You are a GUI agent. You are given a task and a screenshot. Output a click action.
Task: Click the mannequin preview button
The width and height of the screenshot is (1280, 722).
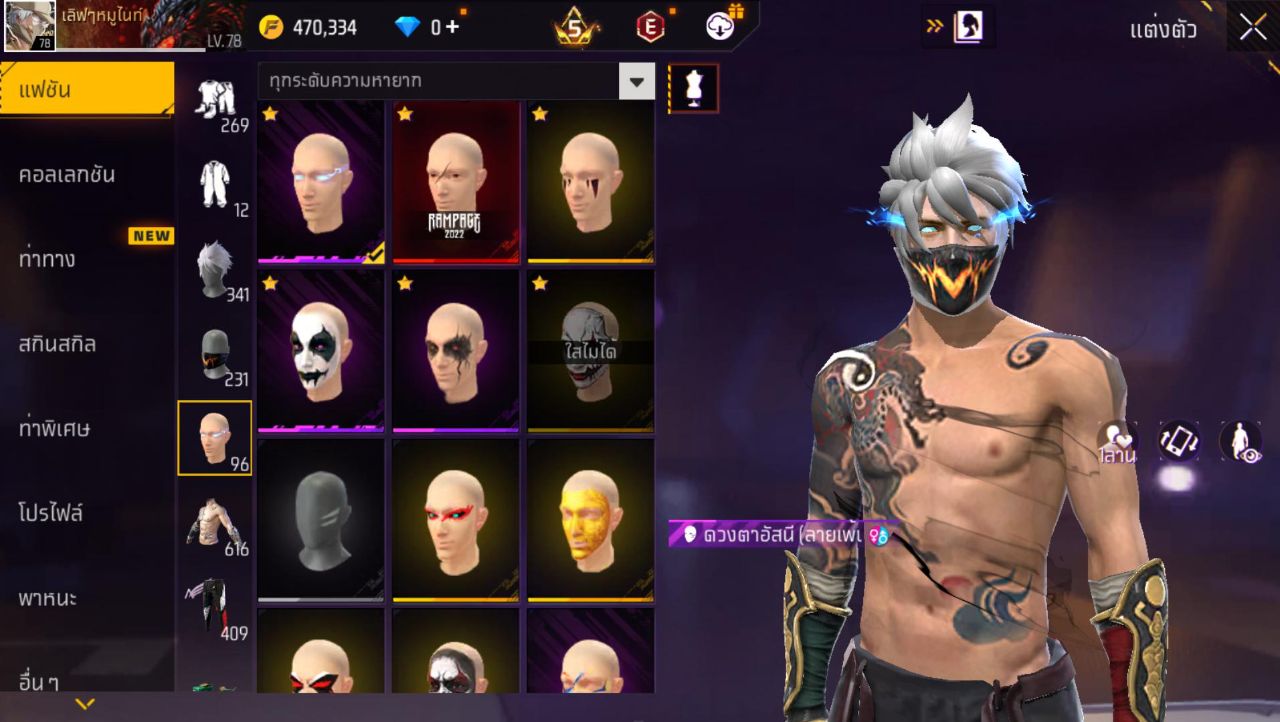(x=693, y=88)
